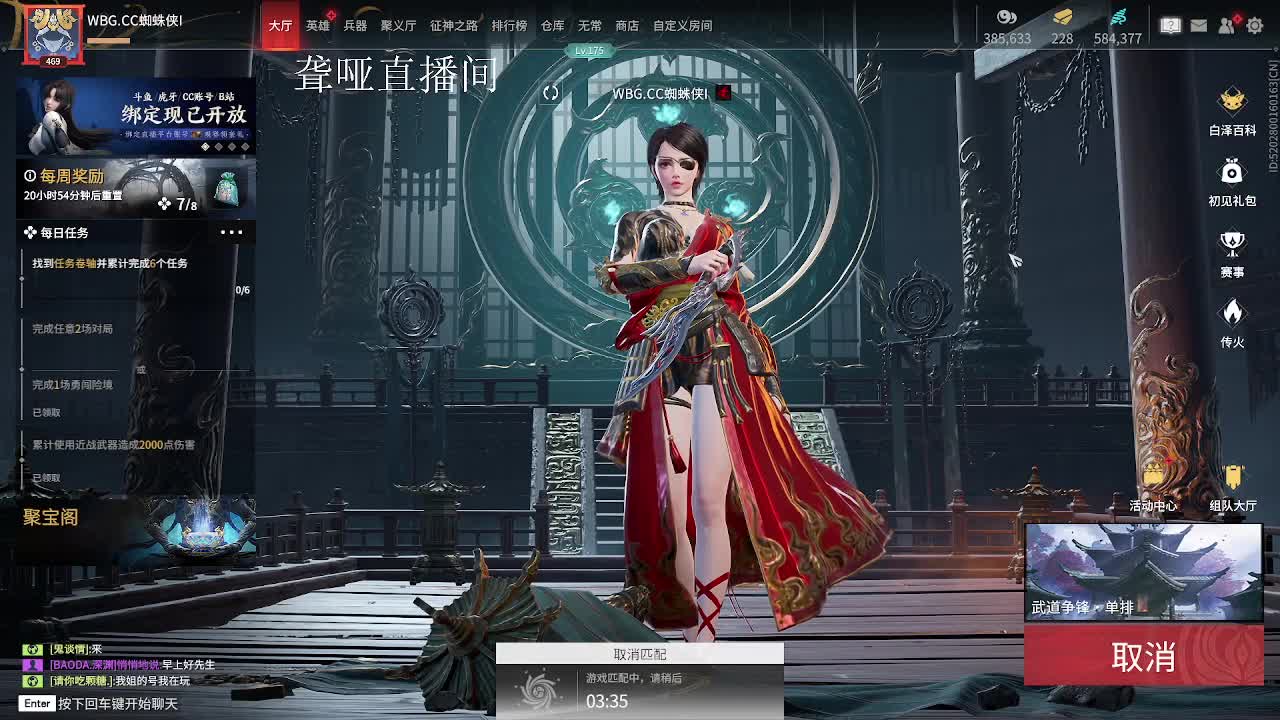The width and height of the screenshot is (1280, 720).
Task: Open the mail inbox icon
Action: click(x=1198, y=25)
